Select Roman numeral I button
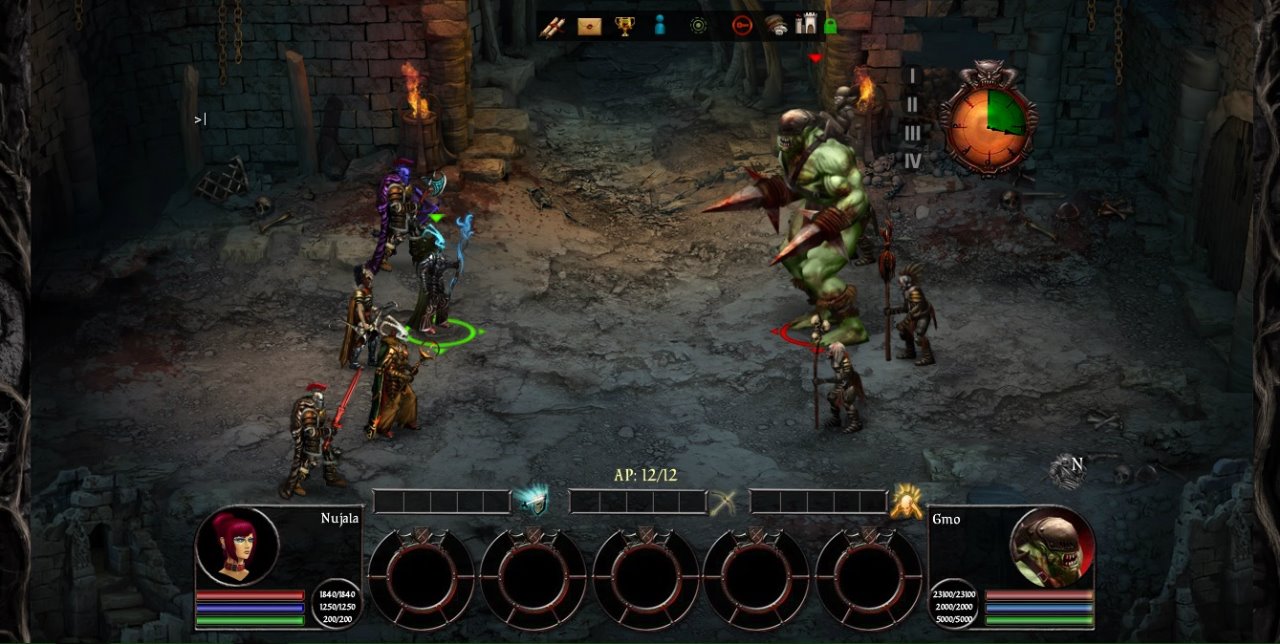 (x=911, y=75)
